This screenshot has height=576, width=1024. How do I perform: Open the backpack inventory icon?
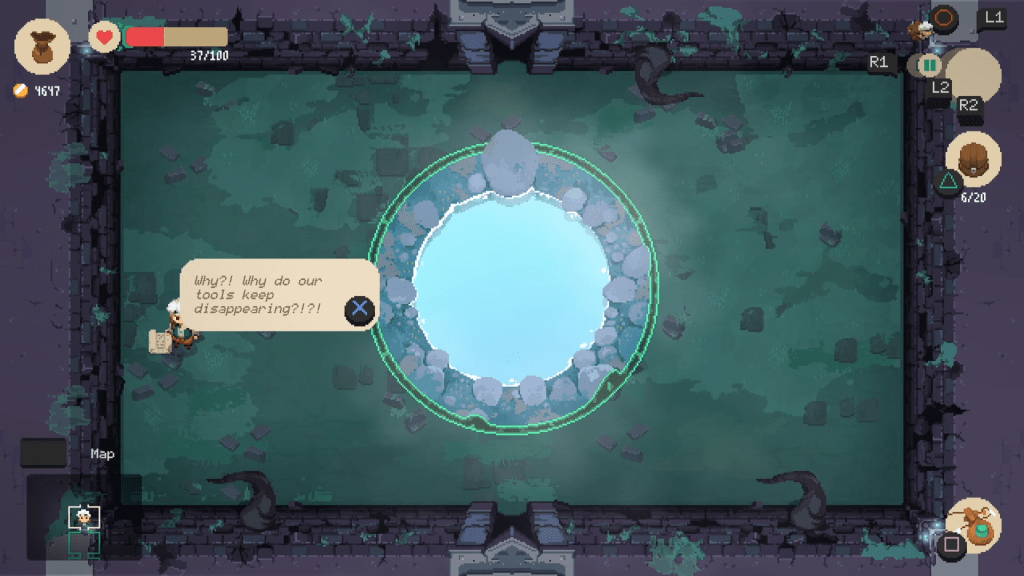[973, 160]
